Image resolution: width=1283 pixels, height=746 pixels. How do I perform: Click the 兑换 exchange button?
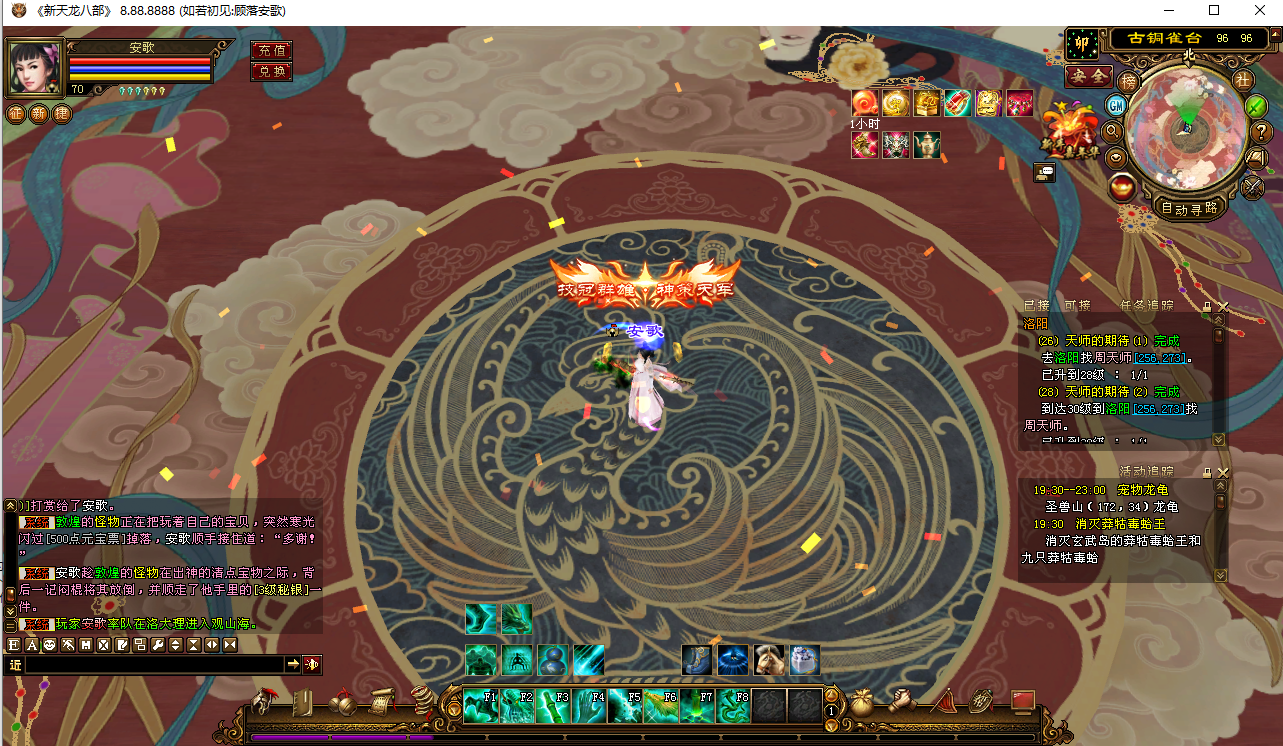tap(272, 71)
